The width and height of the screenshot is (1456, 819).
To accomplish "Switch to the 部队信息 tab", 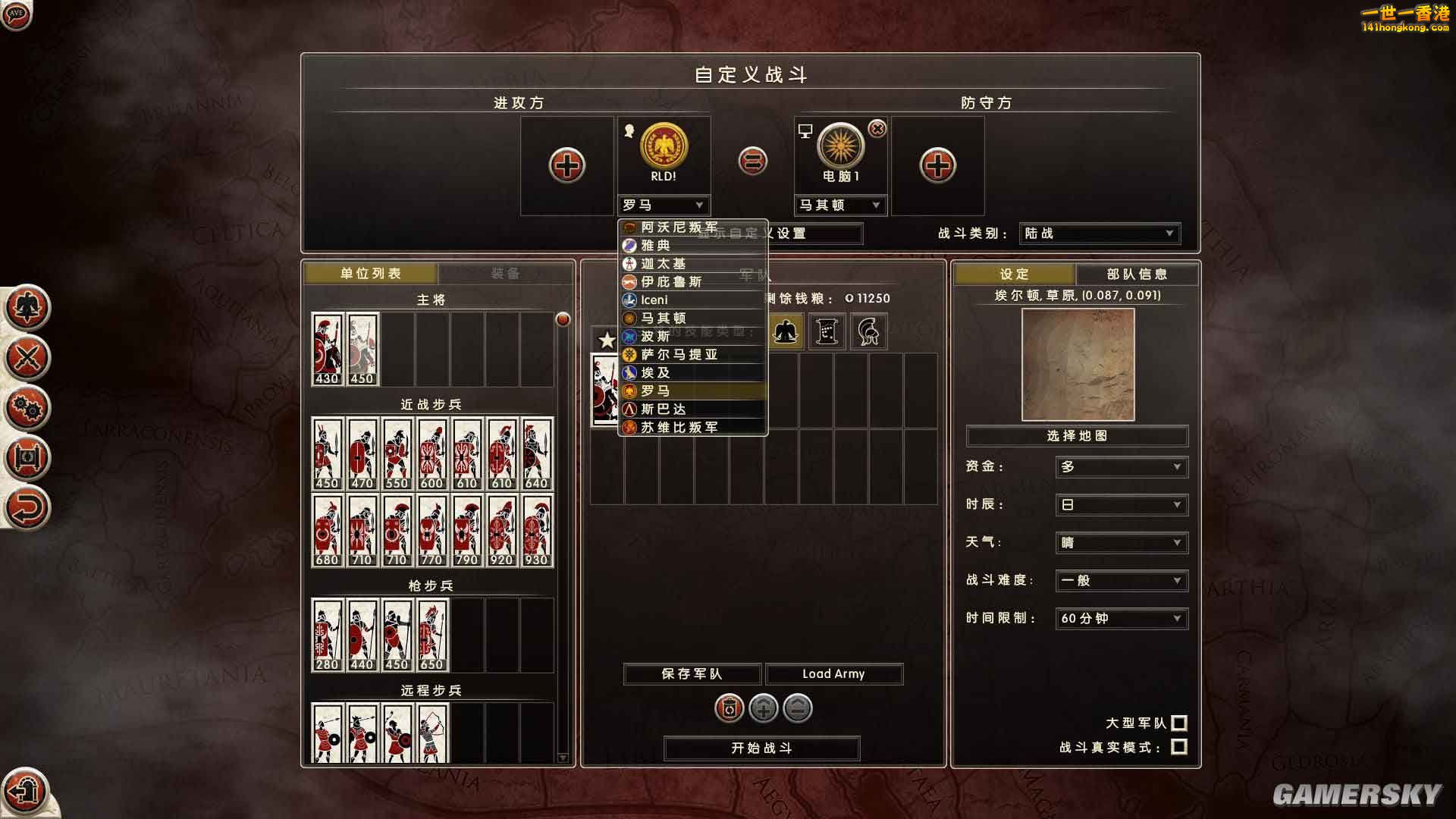I will tap(1137, 275).
